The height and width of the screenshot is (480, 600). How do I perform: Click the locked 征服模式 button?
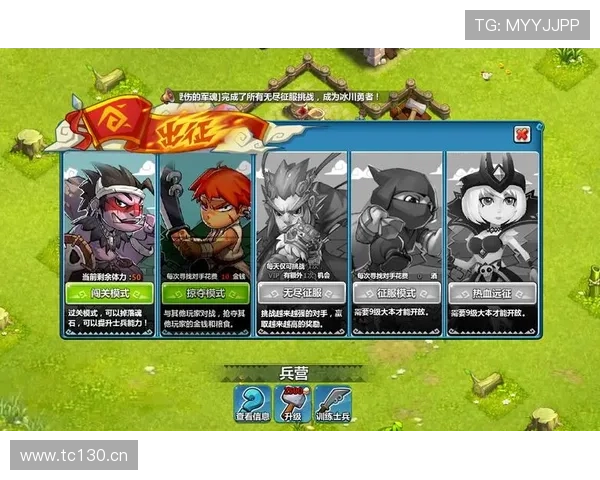[x=396, y=293]
